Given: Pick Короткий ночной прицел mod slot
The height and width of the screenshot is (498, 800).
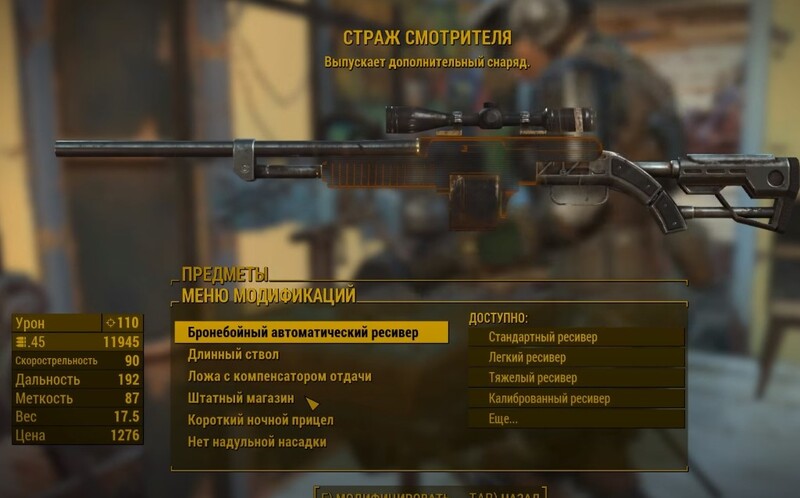Looking at the screenshot, I should tap(261, 420).
